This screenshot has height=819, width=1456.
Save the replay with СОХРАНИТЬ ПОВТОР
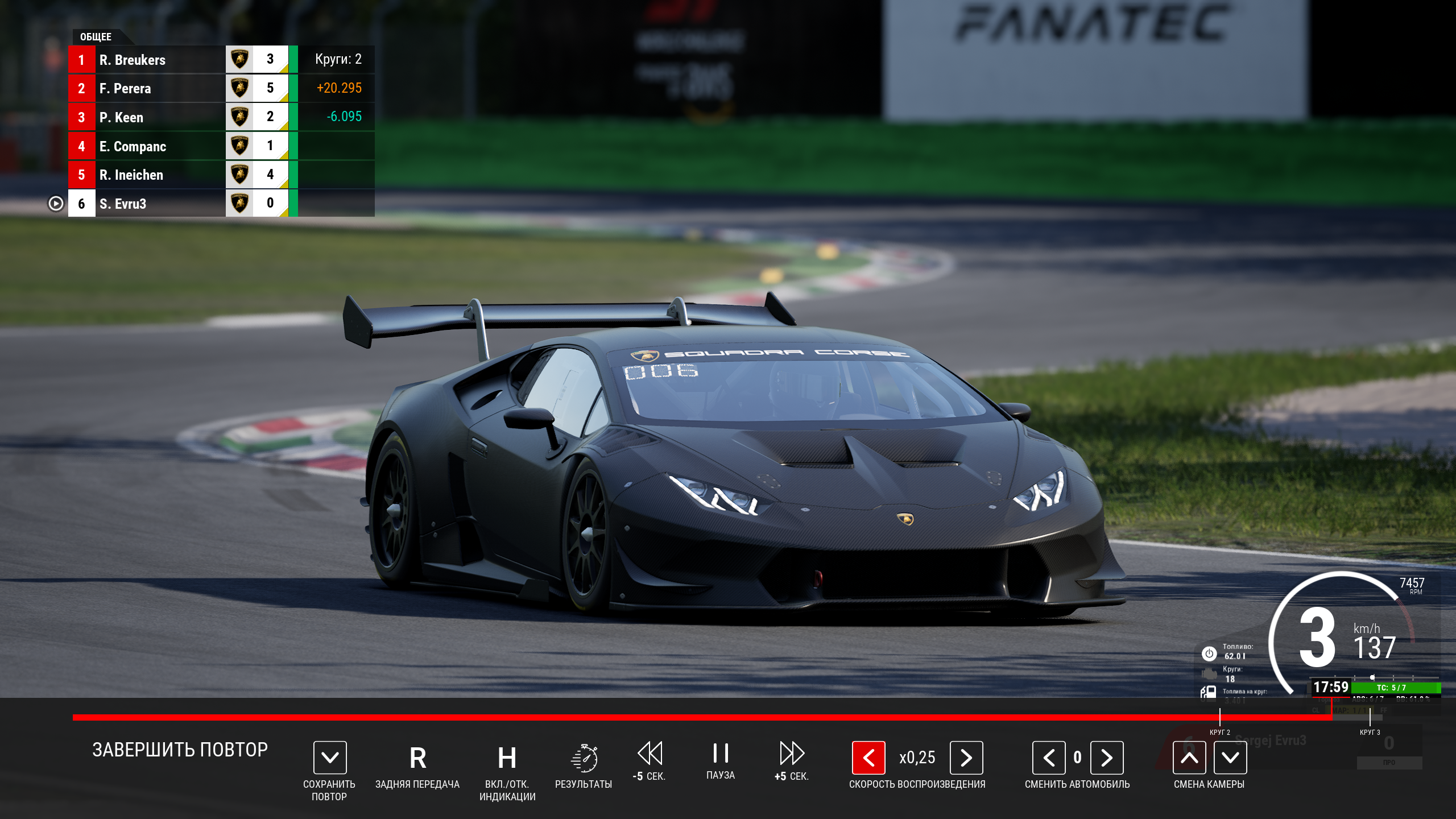[330, 758]
